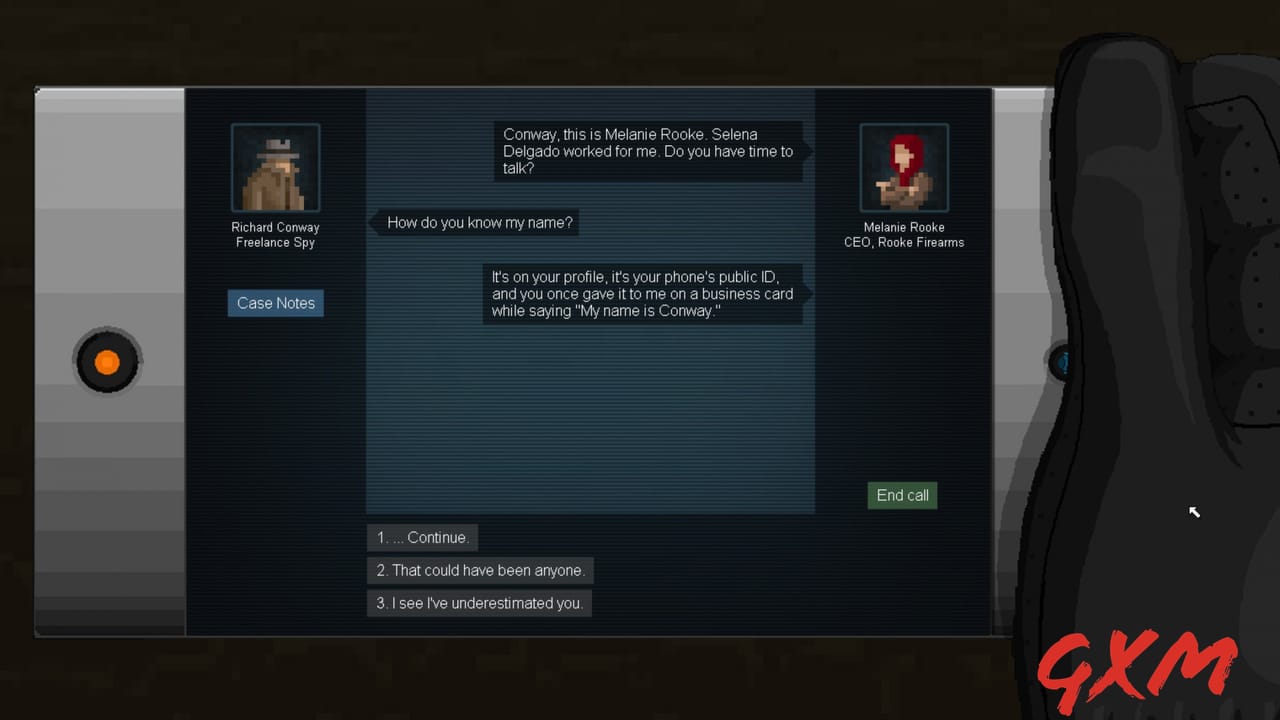The image size is (1280, 720).
Task: Select 'That could have been anyone.' reply
Action: tap(480, 570)
